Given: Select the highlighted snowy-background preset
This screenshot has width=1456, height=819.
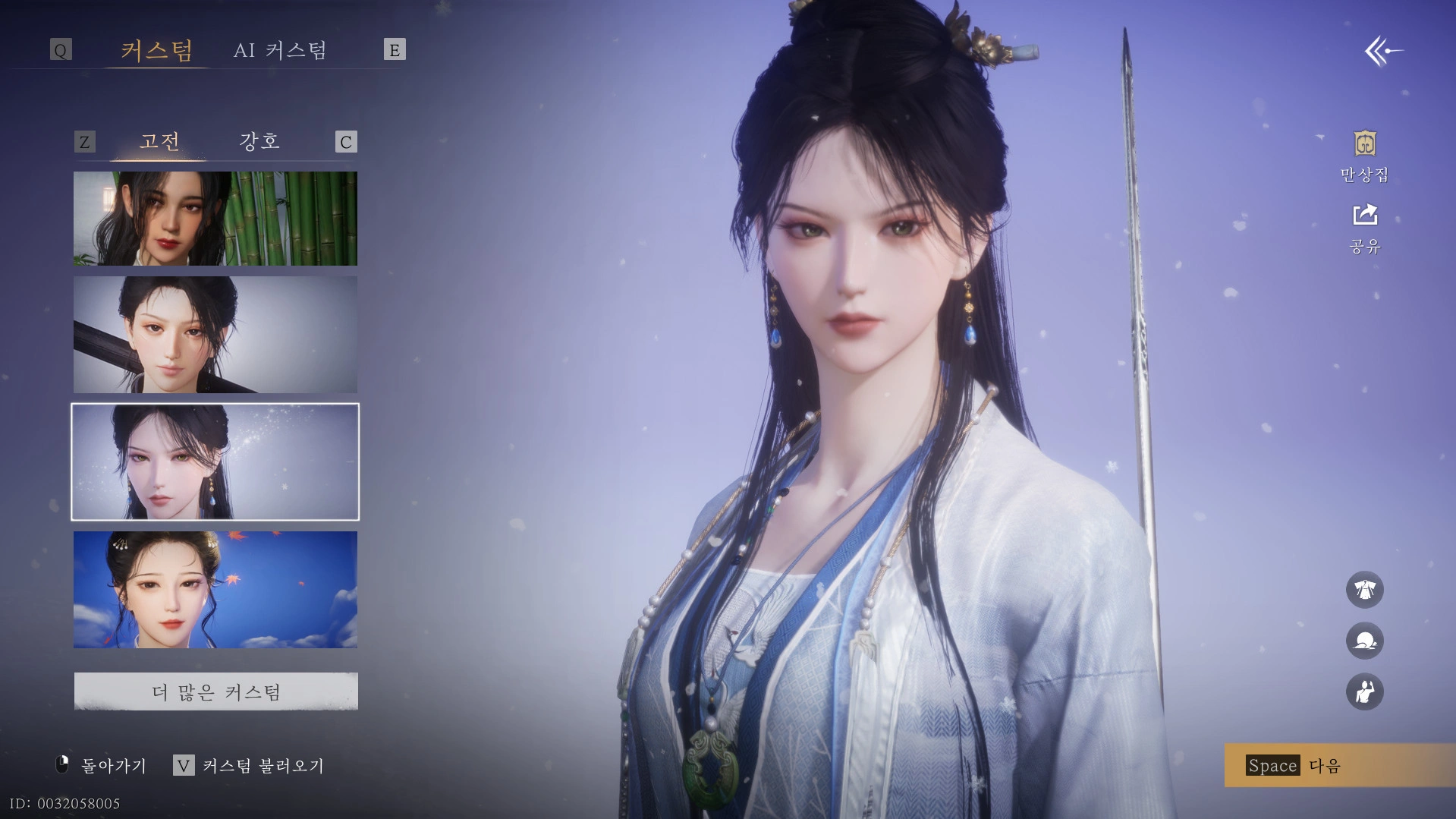Looking at the screenshot, I should pos(215,462).
